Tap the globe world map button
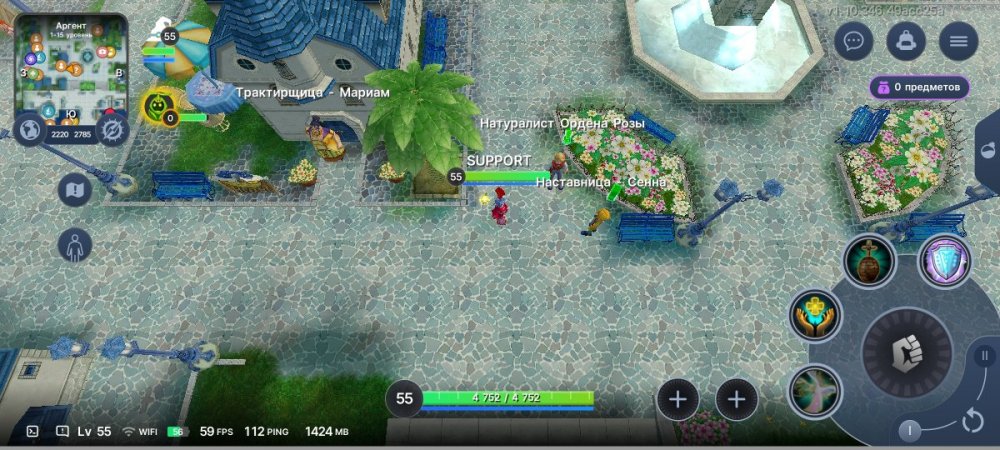 30,130
